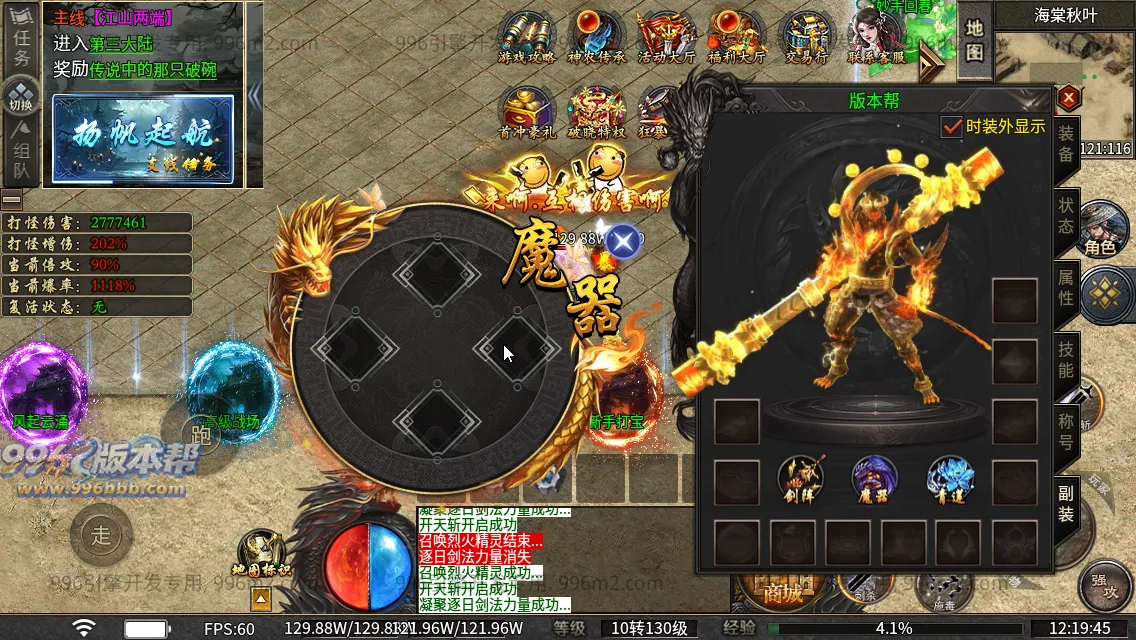Switch to the 装备 tab
The height and width of the screenshot is (640, 1136).
pyautogui.click(x=1066, y=143)
